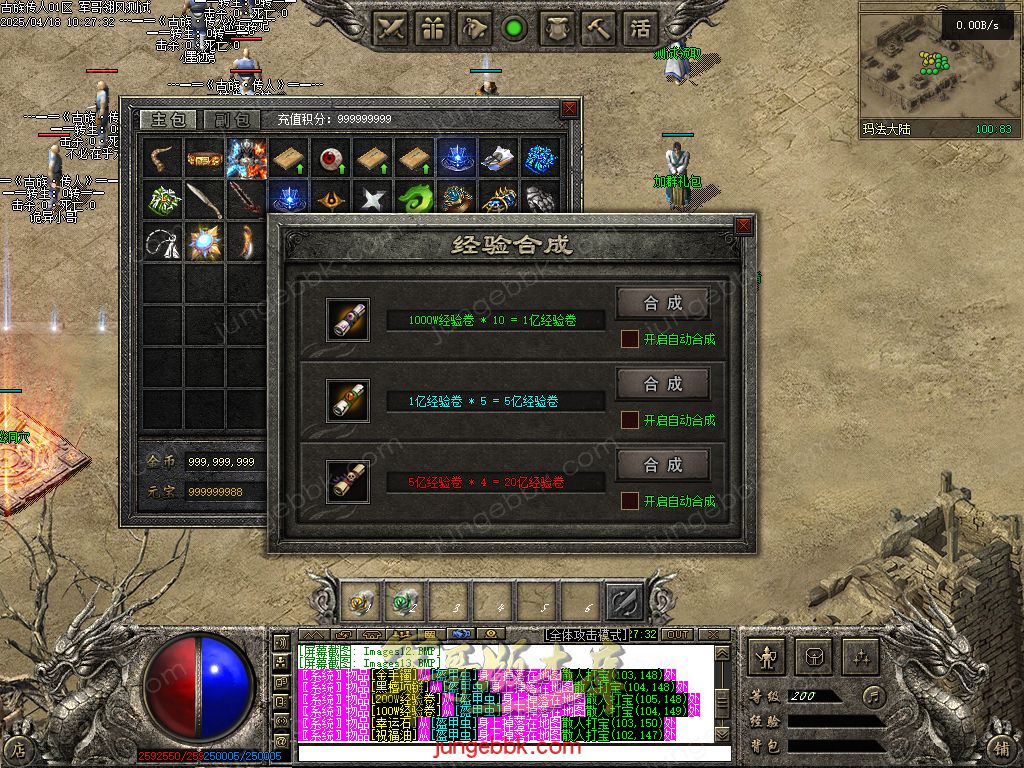The image size is (1024, 768).
Task: Select the 主包 bag tab
Action: (x=166, y=119)
